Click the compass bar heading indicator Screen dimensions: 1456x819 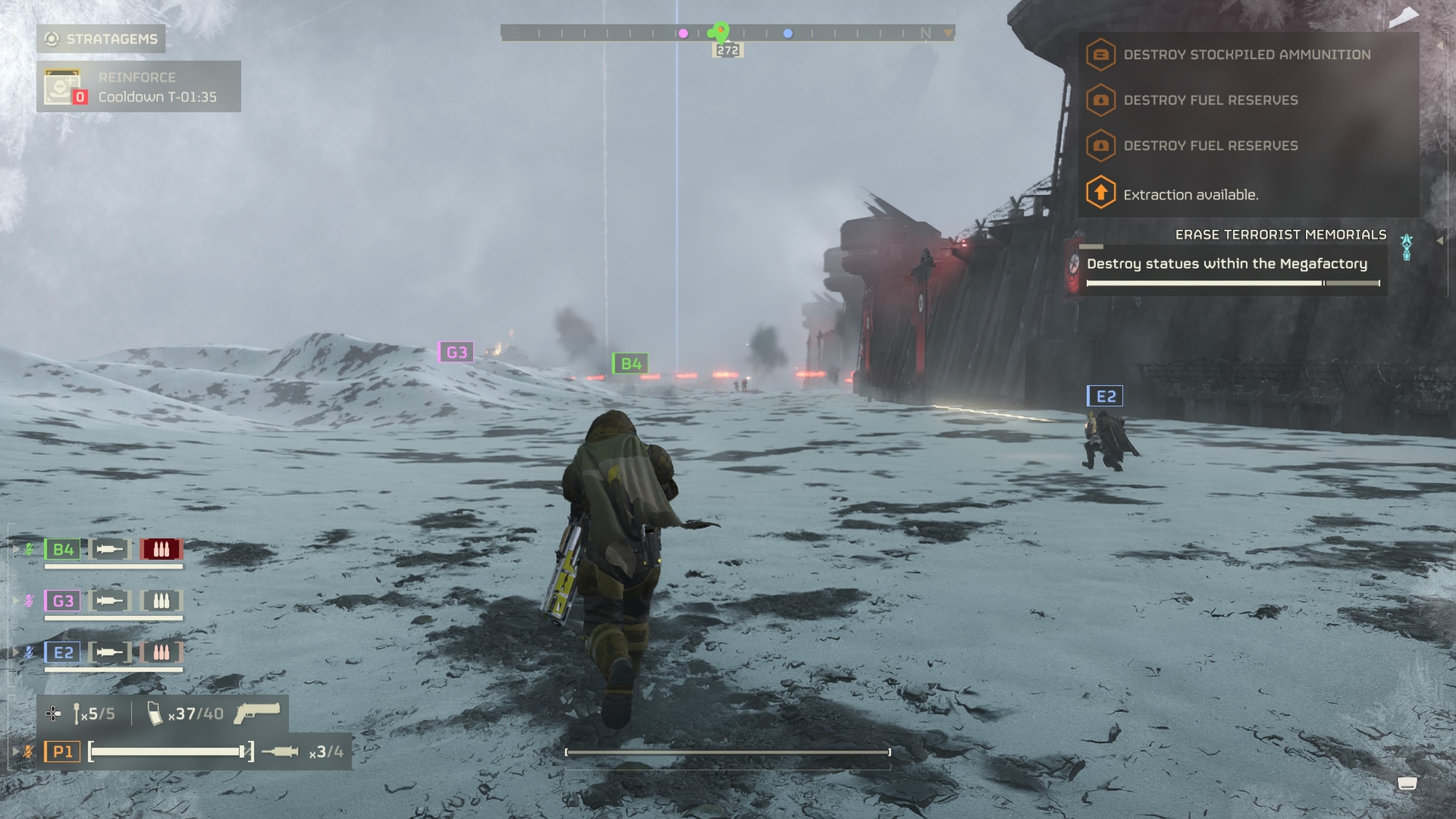[x=727, y=50]
